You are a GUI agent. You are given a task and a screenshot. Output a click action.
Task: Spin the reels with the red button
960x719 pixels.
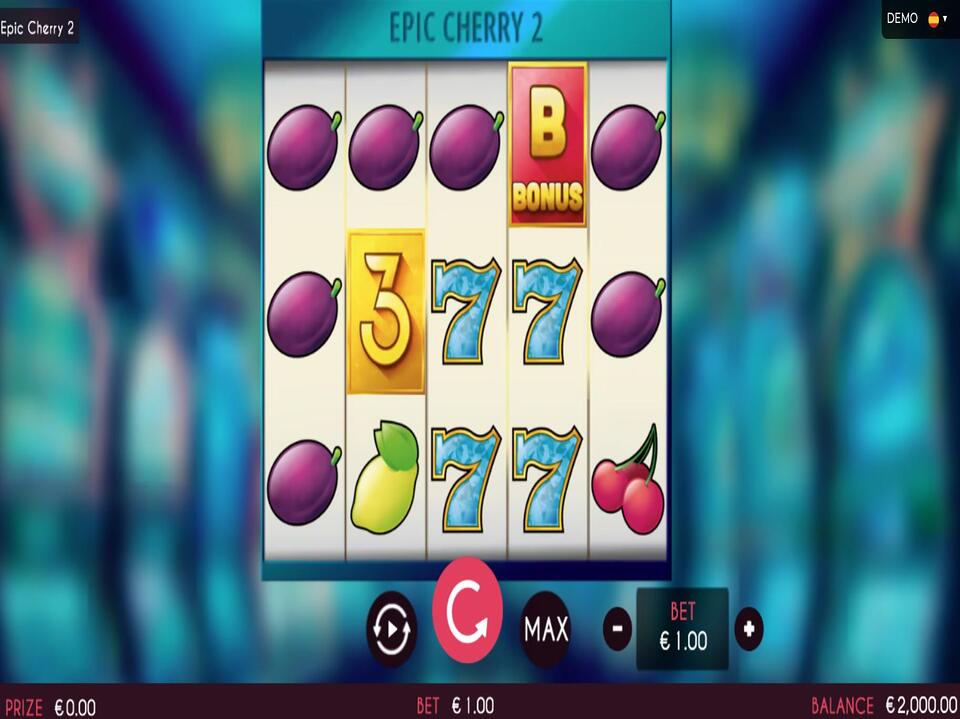[x=467, y=611]
